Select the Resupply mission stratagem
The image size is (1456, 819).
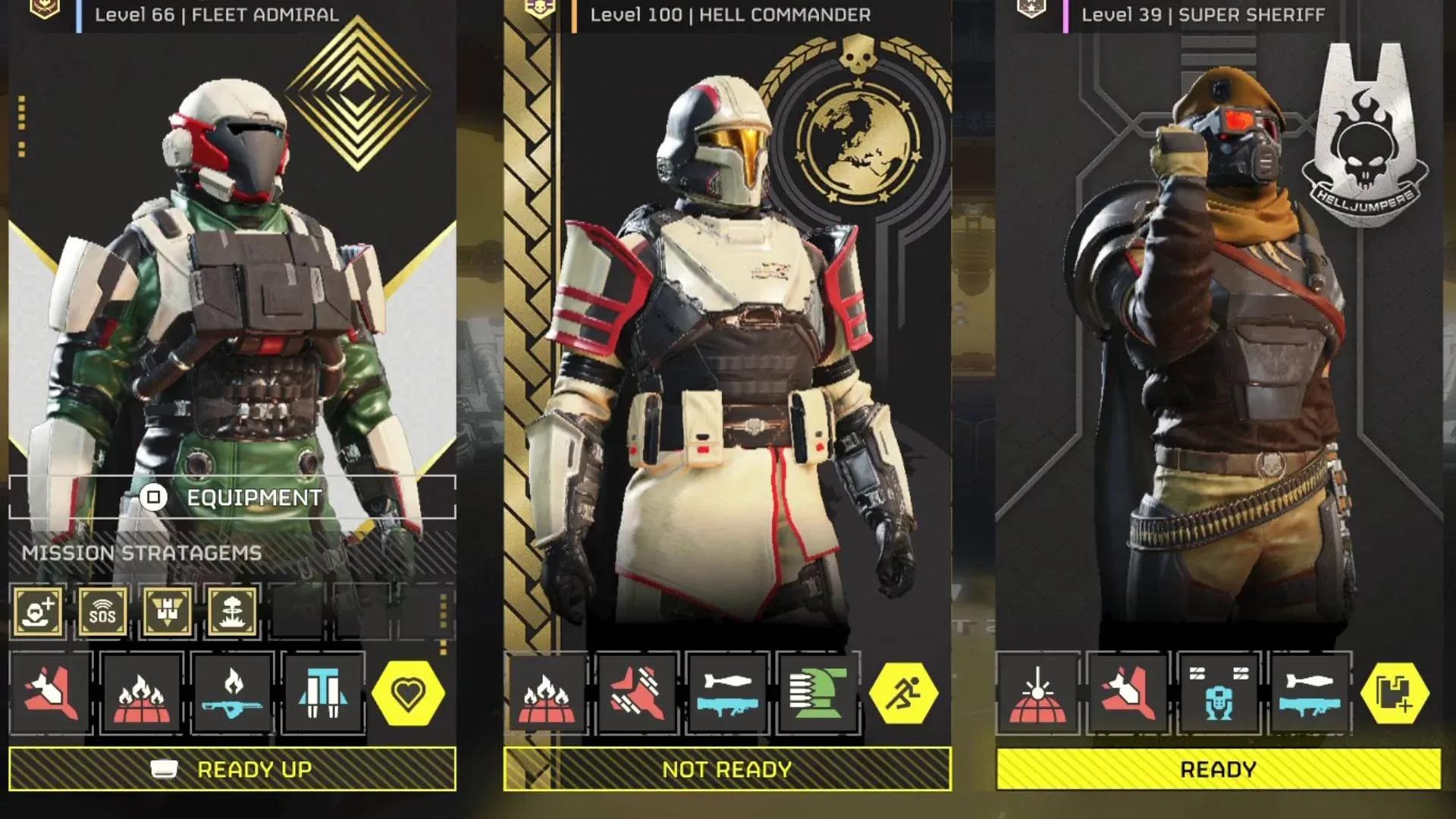pos(168,611)
